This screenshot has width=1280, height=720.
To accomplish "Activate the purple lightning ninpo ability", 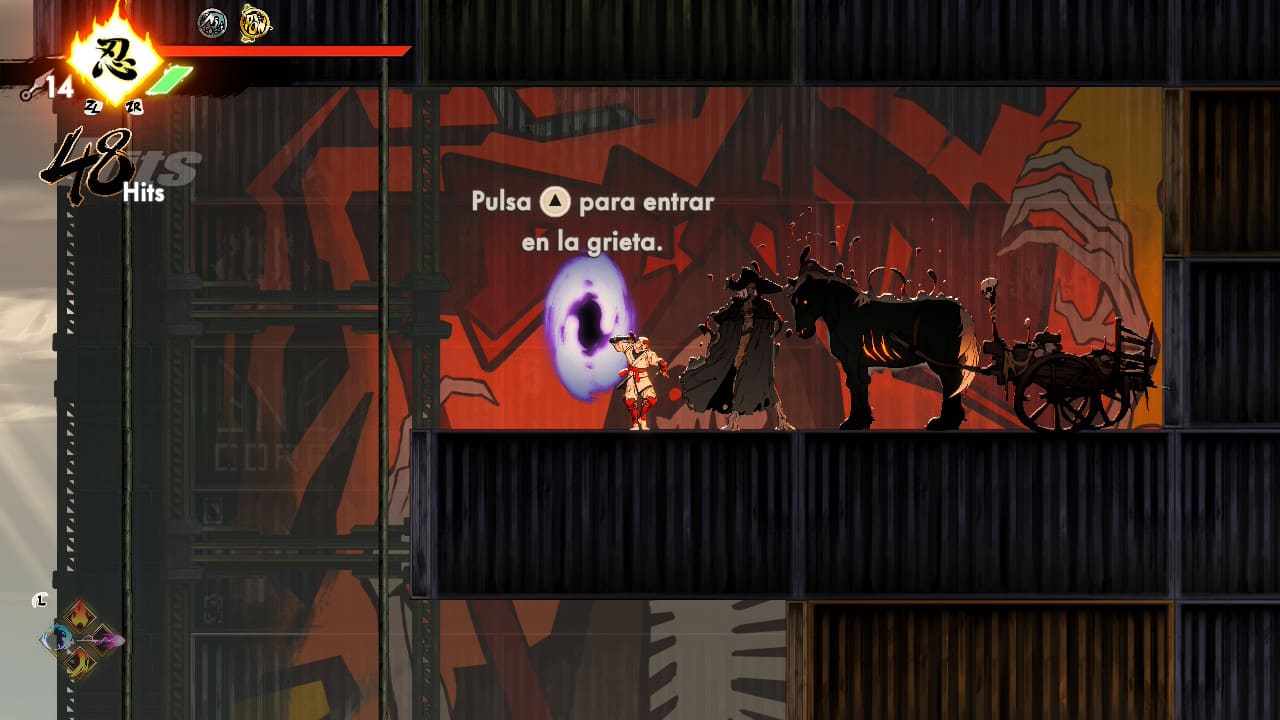I will pyautogui.click(x=103, y=639).
